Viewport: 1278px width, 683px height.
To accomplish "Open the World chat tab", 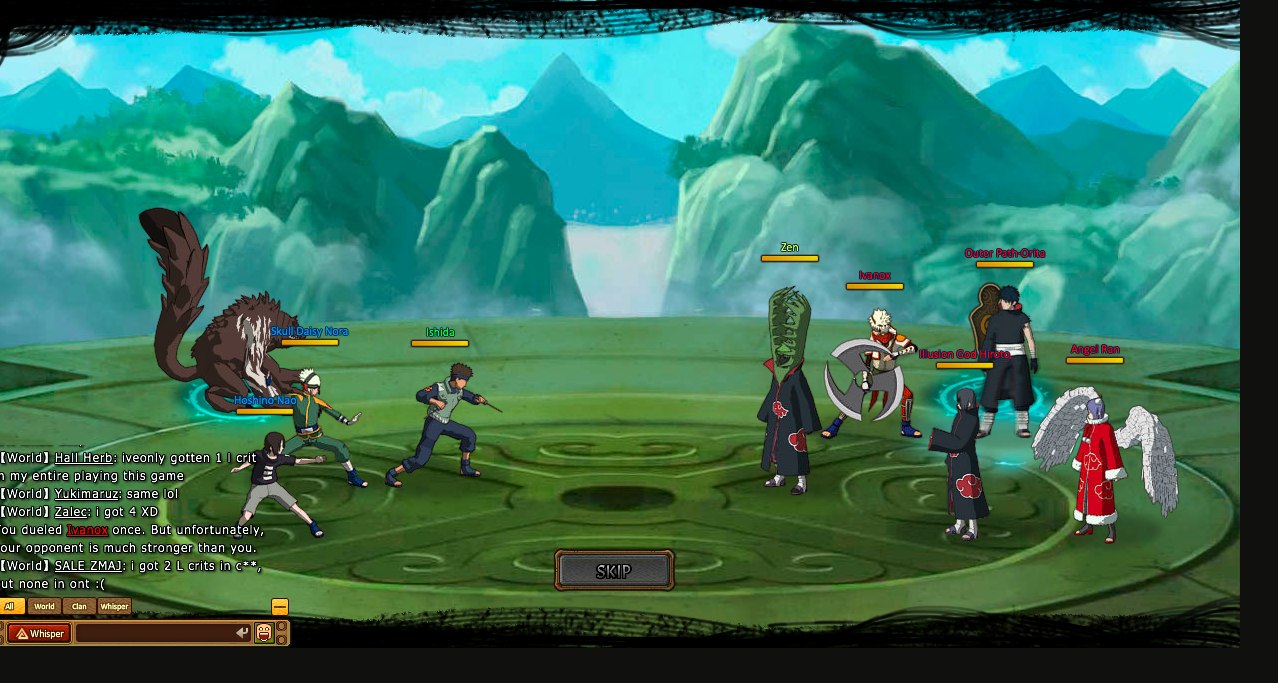I will tap(44, 606).
